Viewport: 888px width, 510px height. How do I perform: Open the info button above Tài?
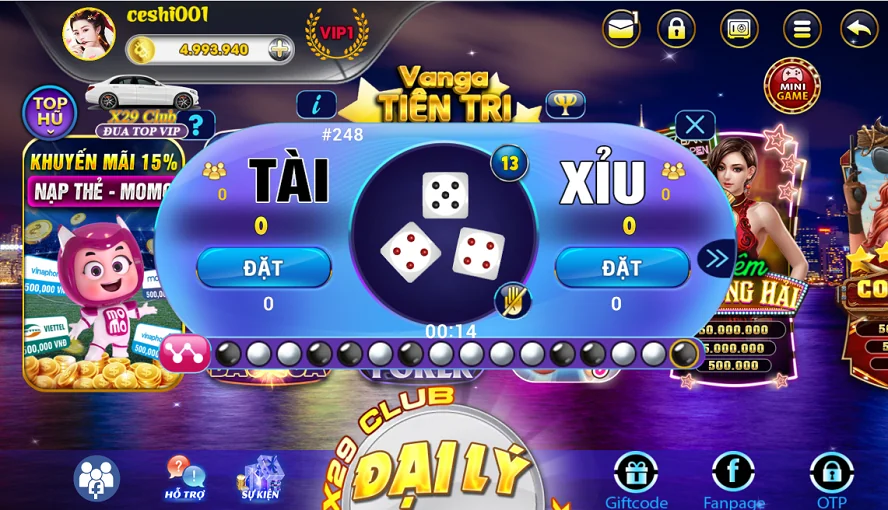point(316,104)
